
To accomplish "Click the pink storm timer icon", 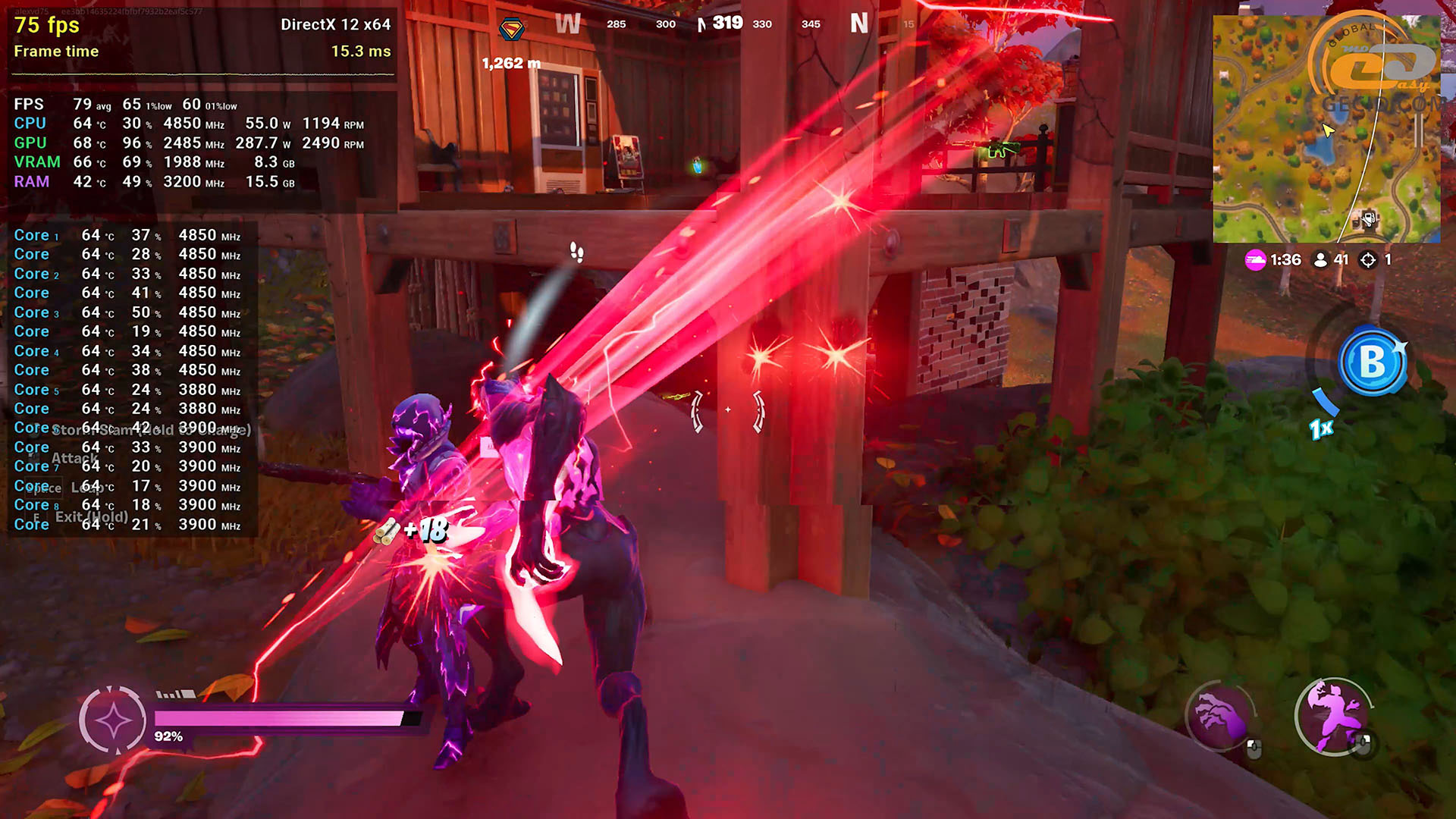I will click(x=1255, y=260).
